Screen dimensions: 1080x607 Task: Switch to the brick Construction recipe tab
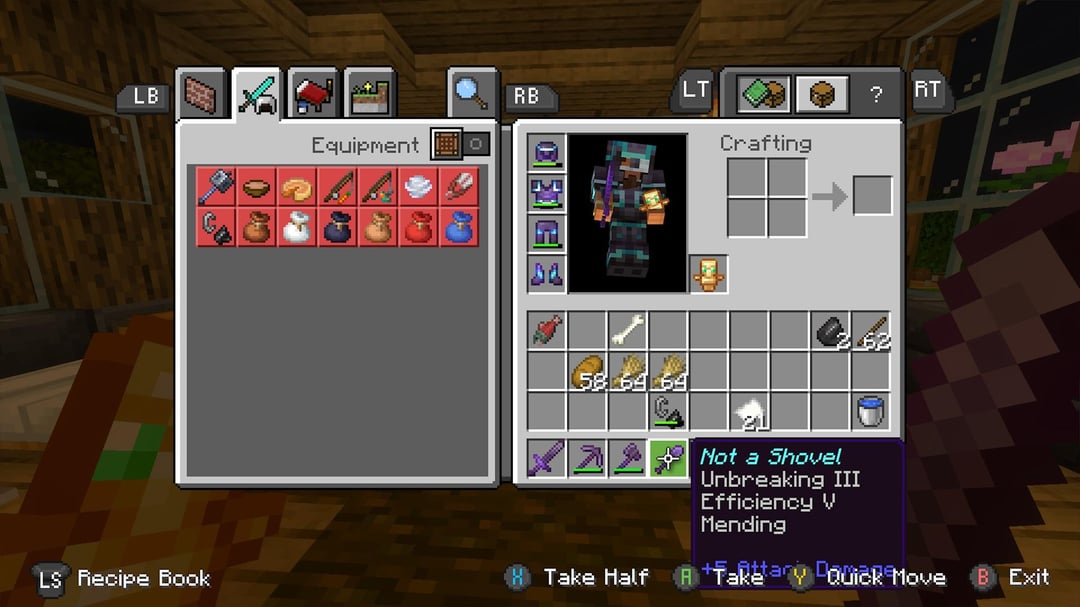pos(203,96)
